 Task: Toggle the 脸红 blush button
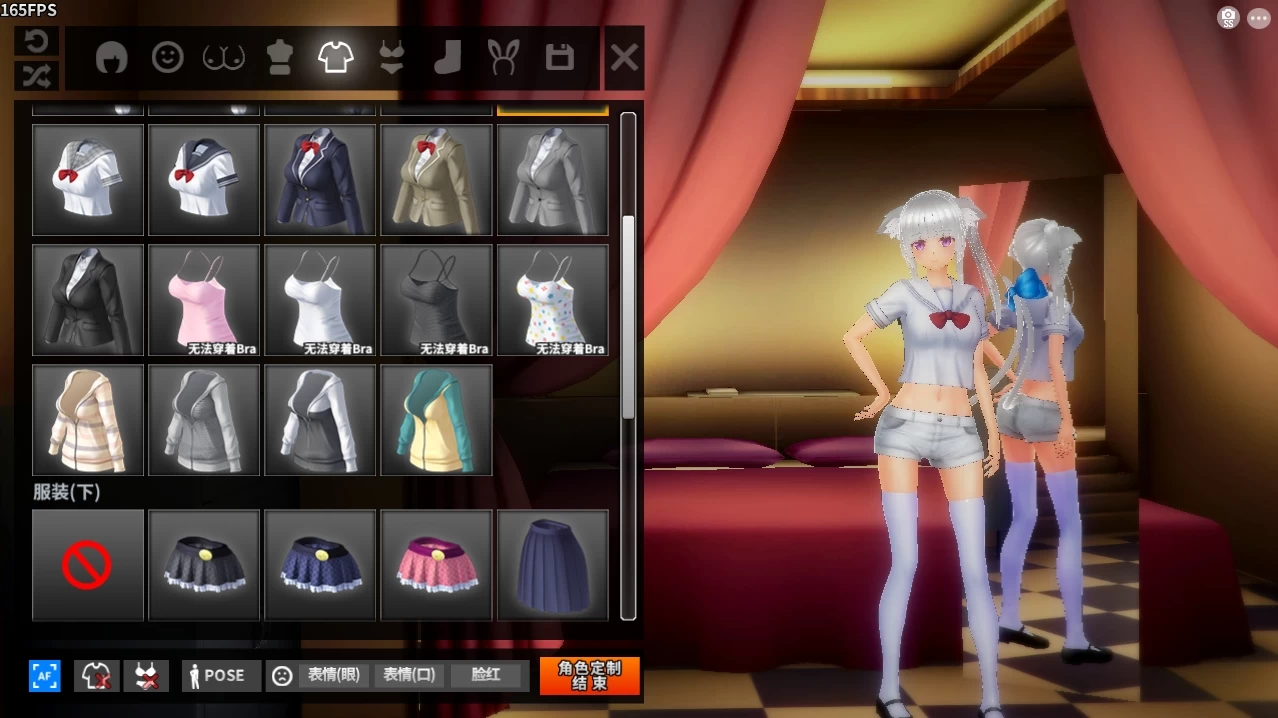[x=486, y=676]
